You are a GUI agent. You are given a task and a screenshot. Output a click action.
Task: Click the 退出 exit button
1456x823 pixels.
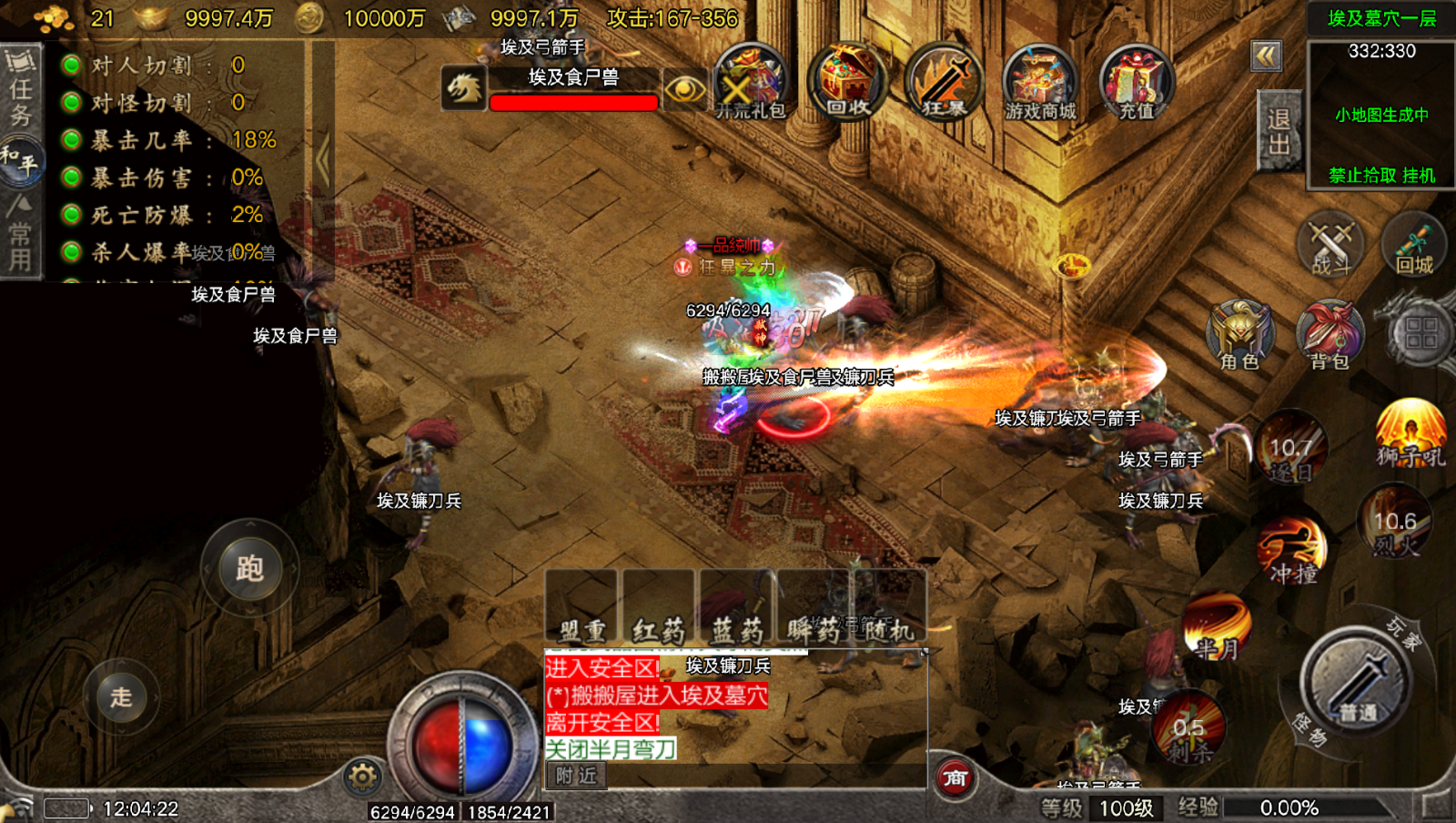coord(1279,132)
